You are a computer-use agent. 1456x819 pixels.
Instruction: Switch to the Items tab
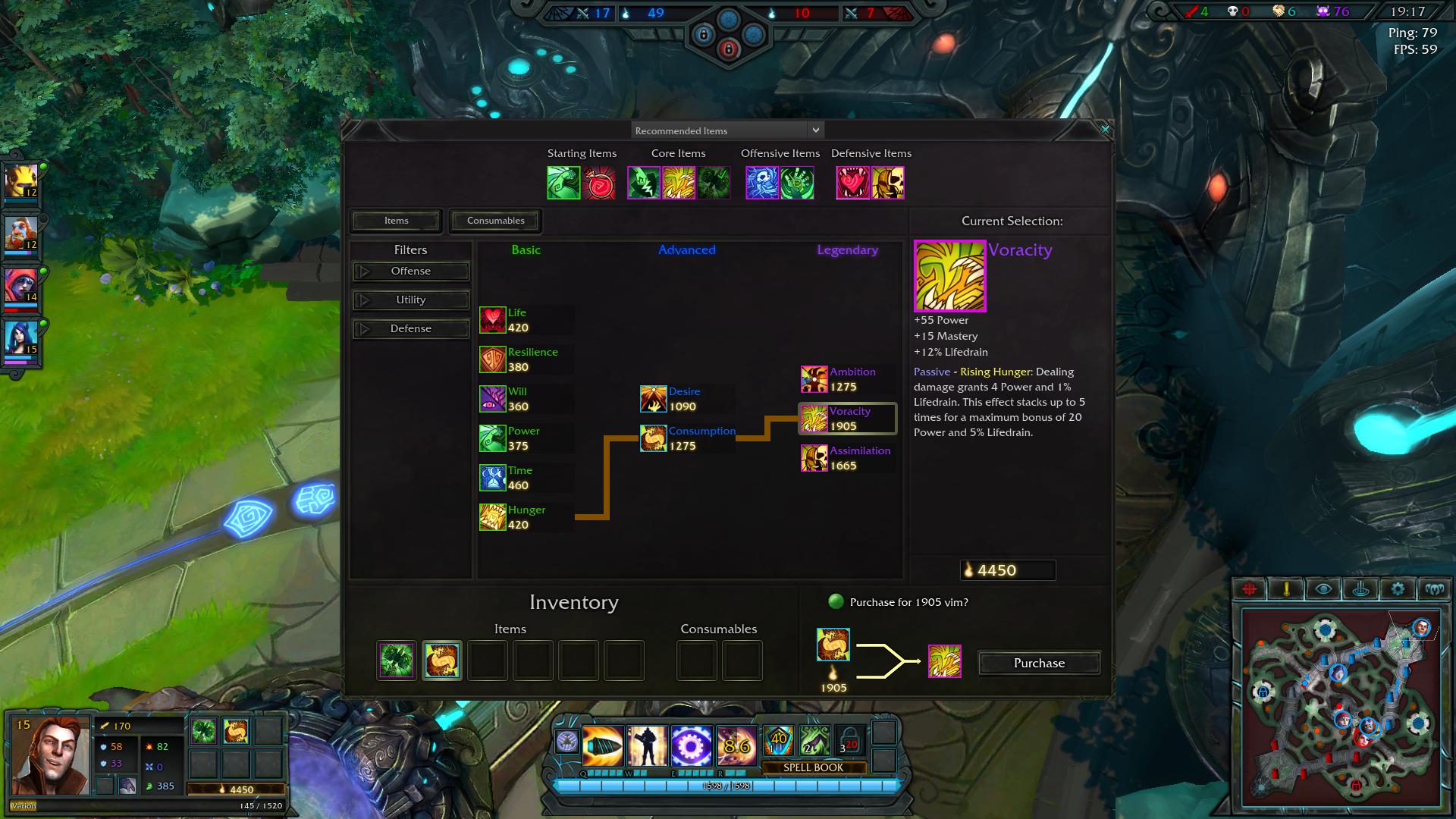(x=396, y=221)
